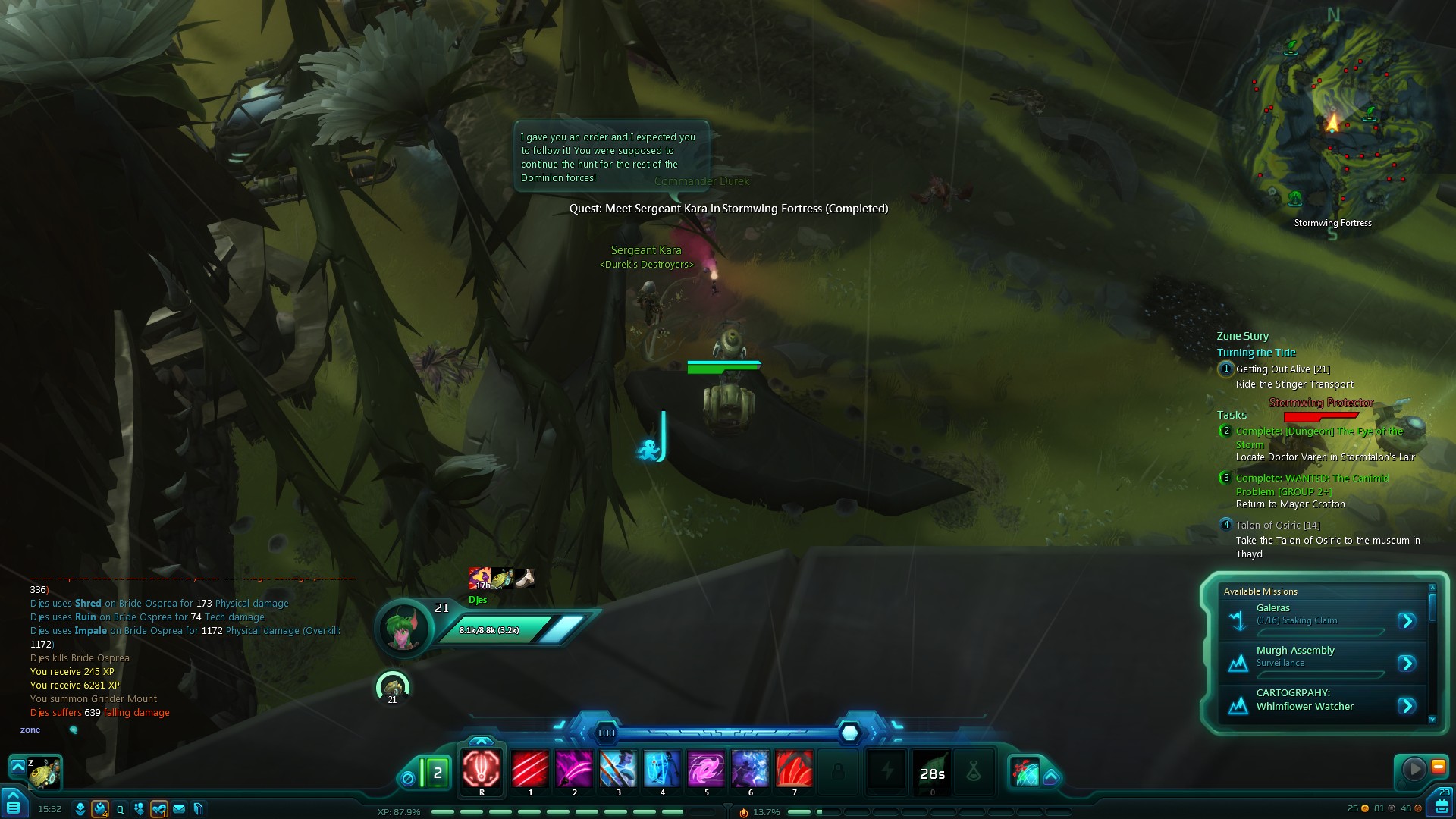The image size is (1456, 819).
Task: Select the Djes player portrait
Action: click(x=403, y=629)
